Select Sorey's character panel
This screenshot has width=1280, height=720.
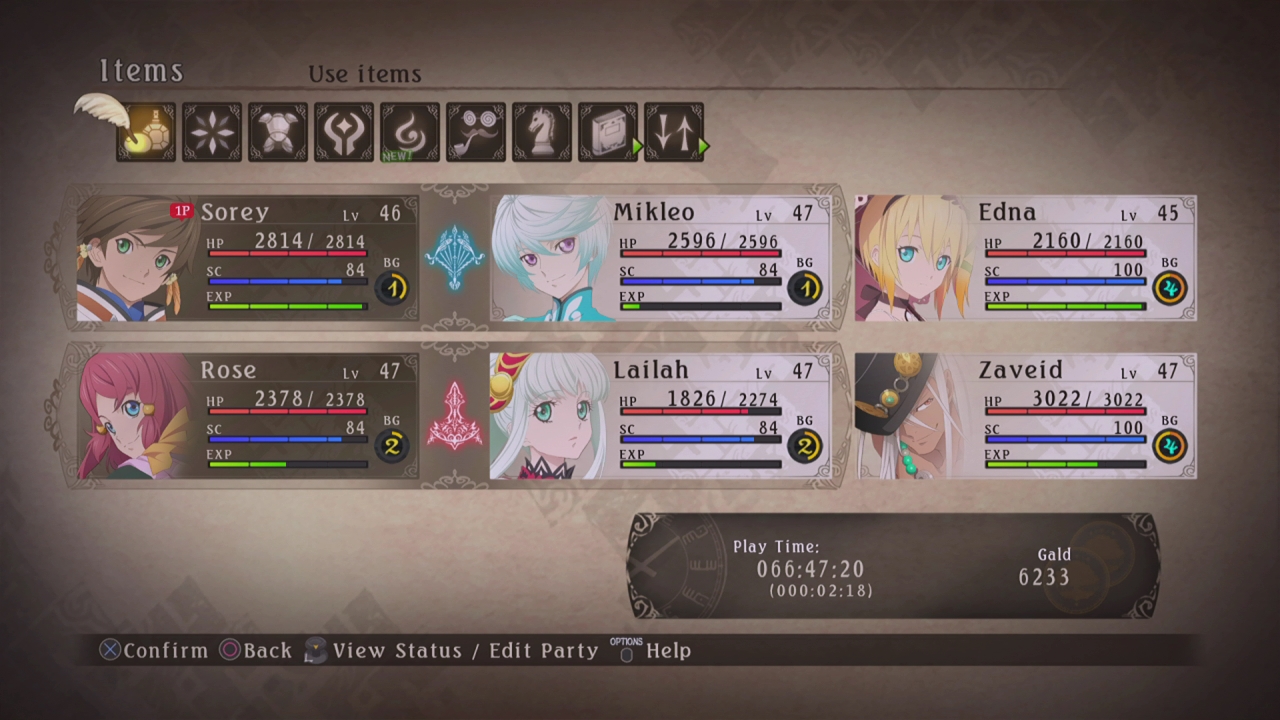click(x=247, y=258)
